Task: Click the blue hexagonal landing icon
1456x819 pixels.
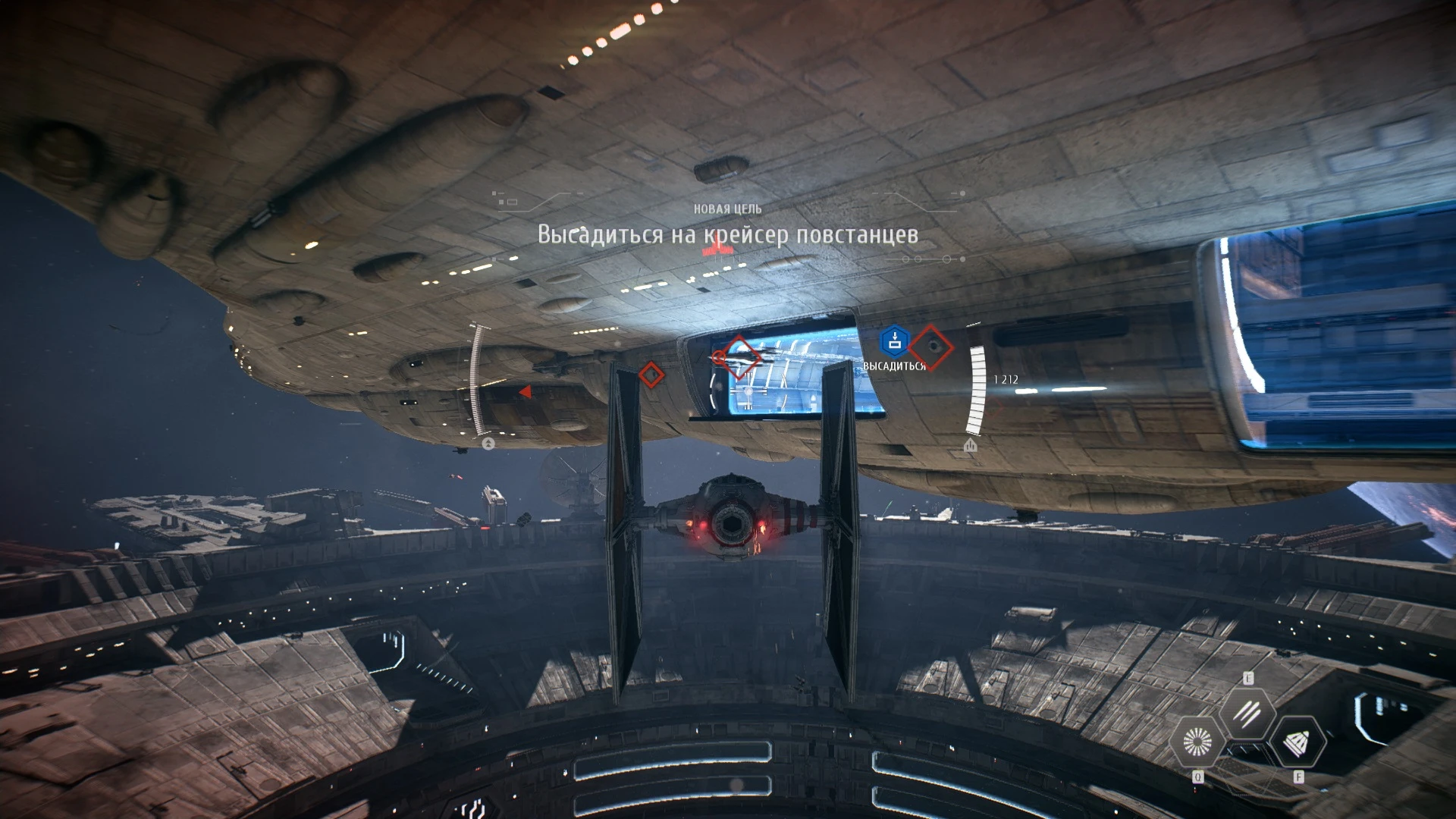Action: pyautogui.click(x=894, y=341)
